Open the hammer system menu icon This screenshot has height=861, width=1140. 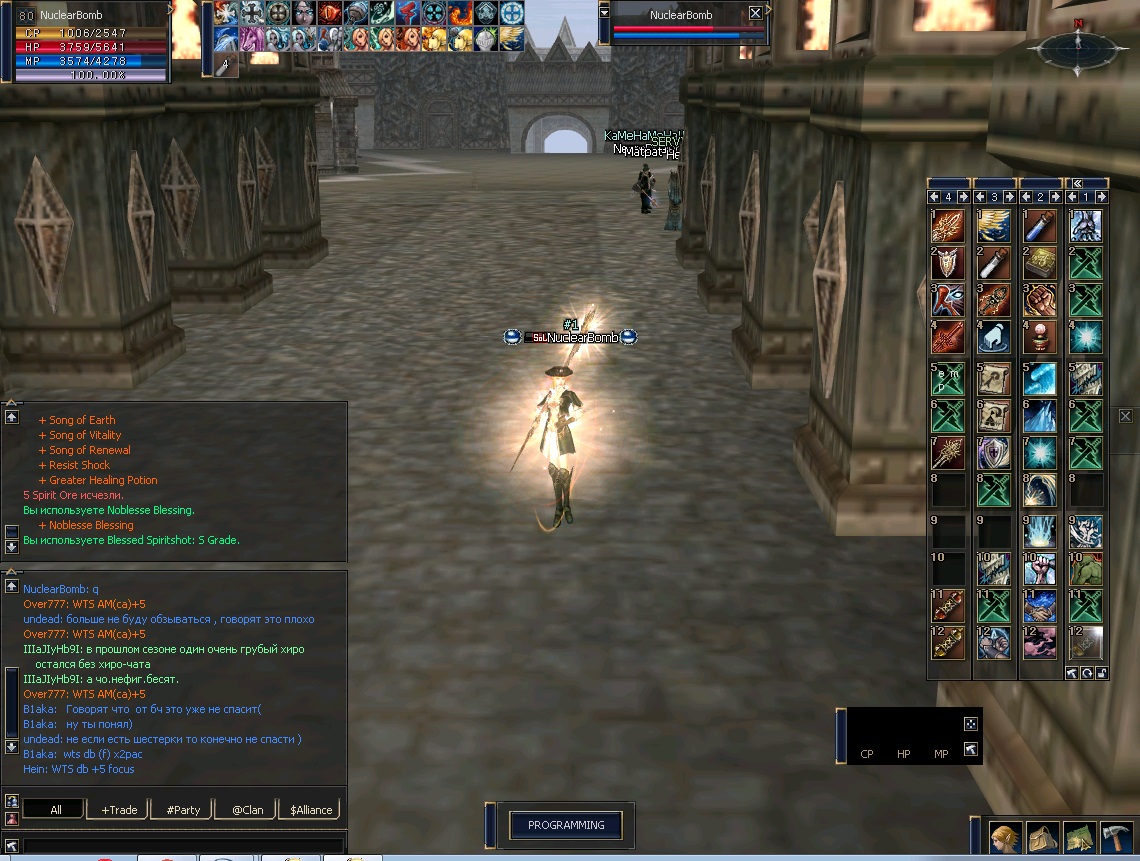(x=1116, y=837)
